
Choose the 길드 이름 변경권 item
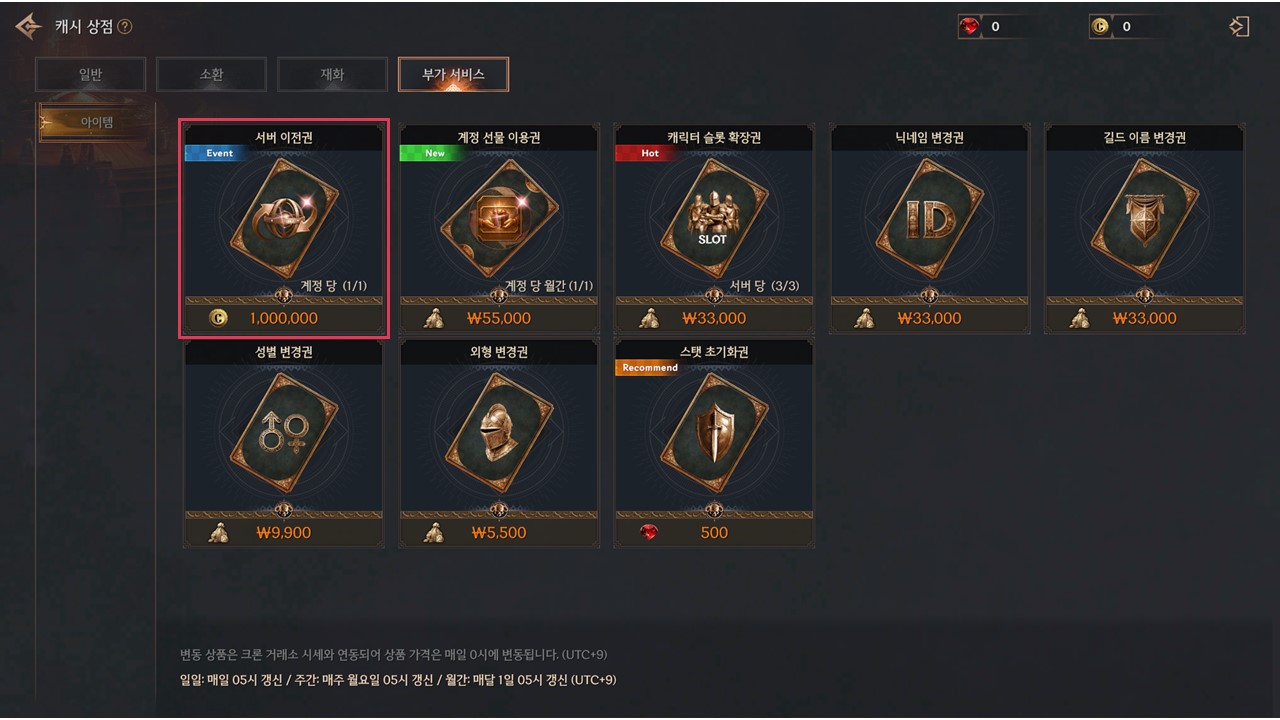point(1145,229)
